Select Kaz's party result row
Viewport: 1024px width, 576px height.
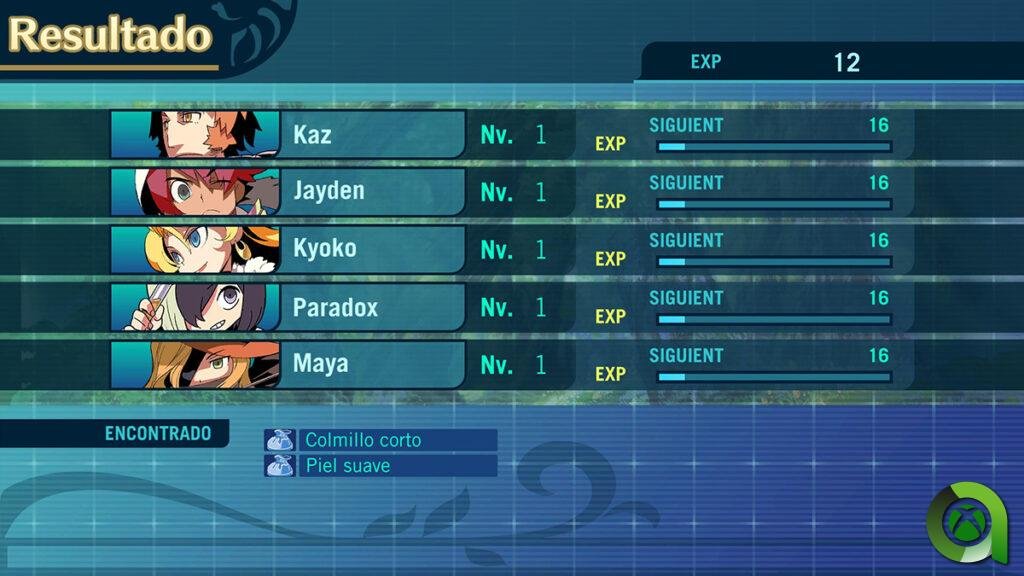(380, 135)
